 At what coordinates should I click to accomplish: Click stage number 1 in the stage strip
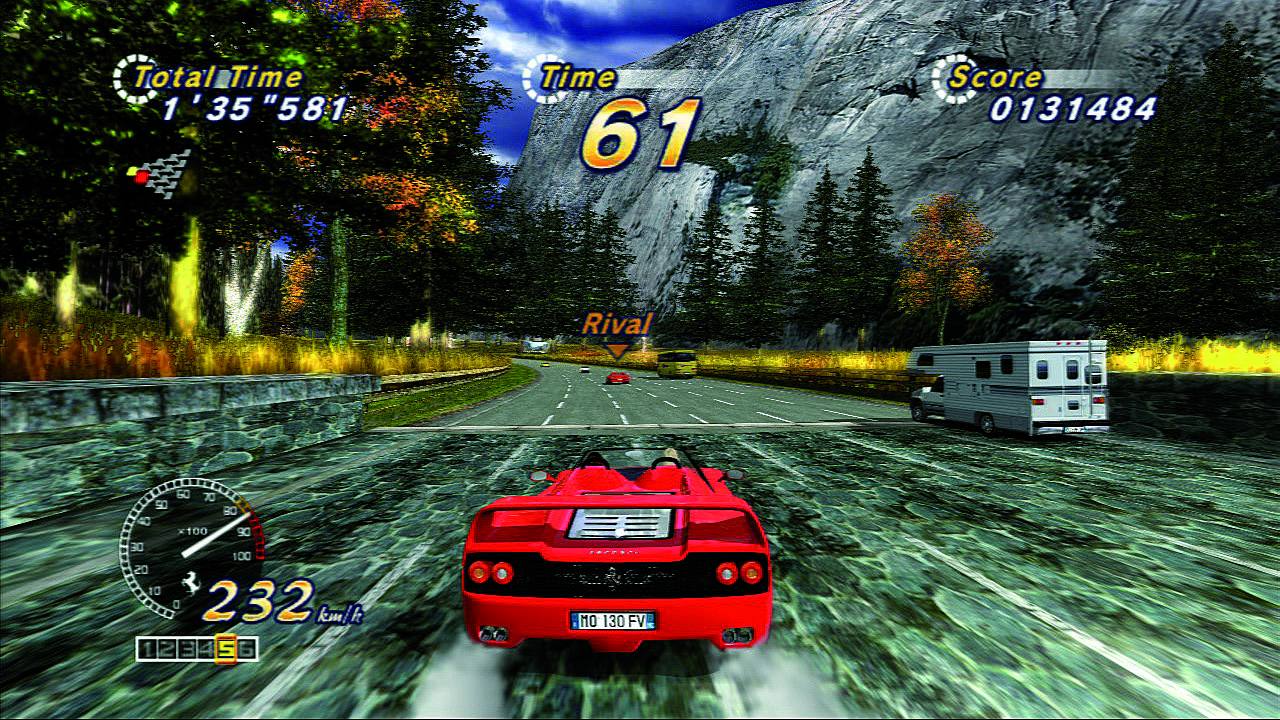[148, 647]
